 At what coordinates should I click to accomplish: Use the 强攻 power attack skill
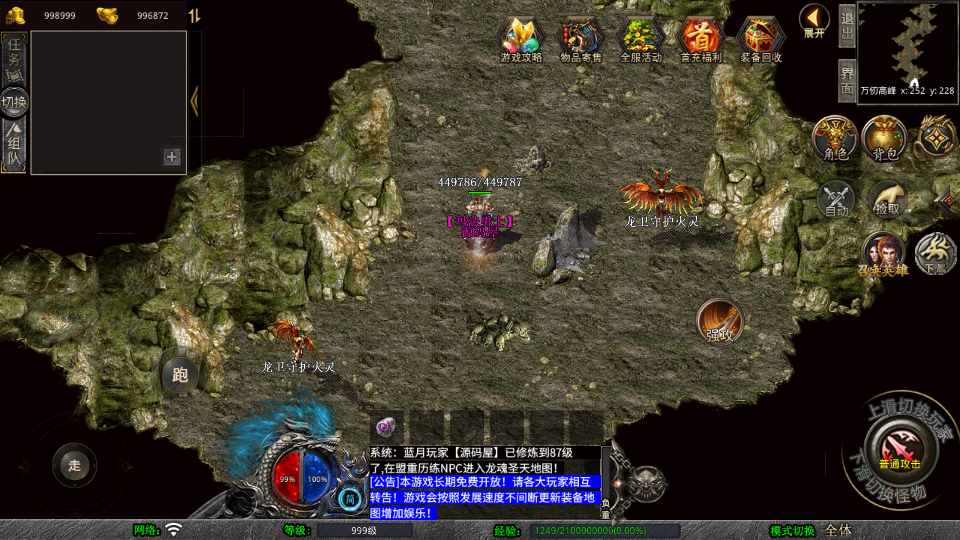[x=720, y=320]
